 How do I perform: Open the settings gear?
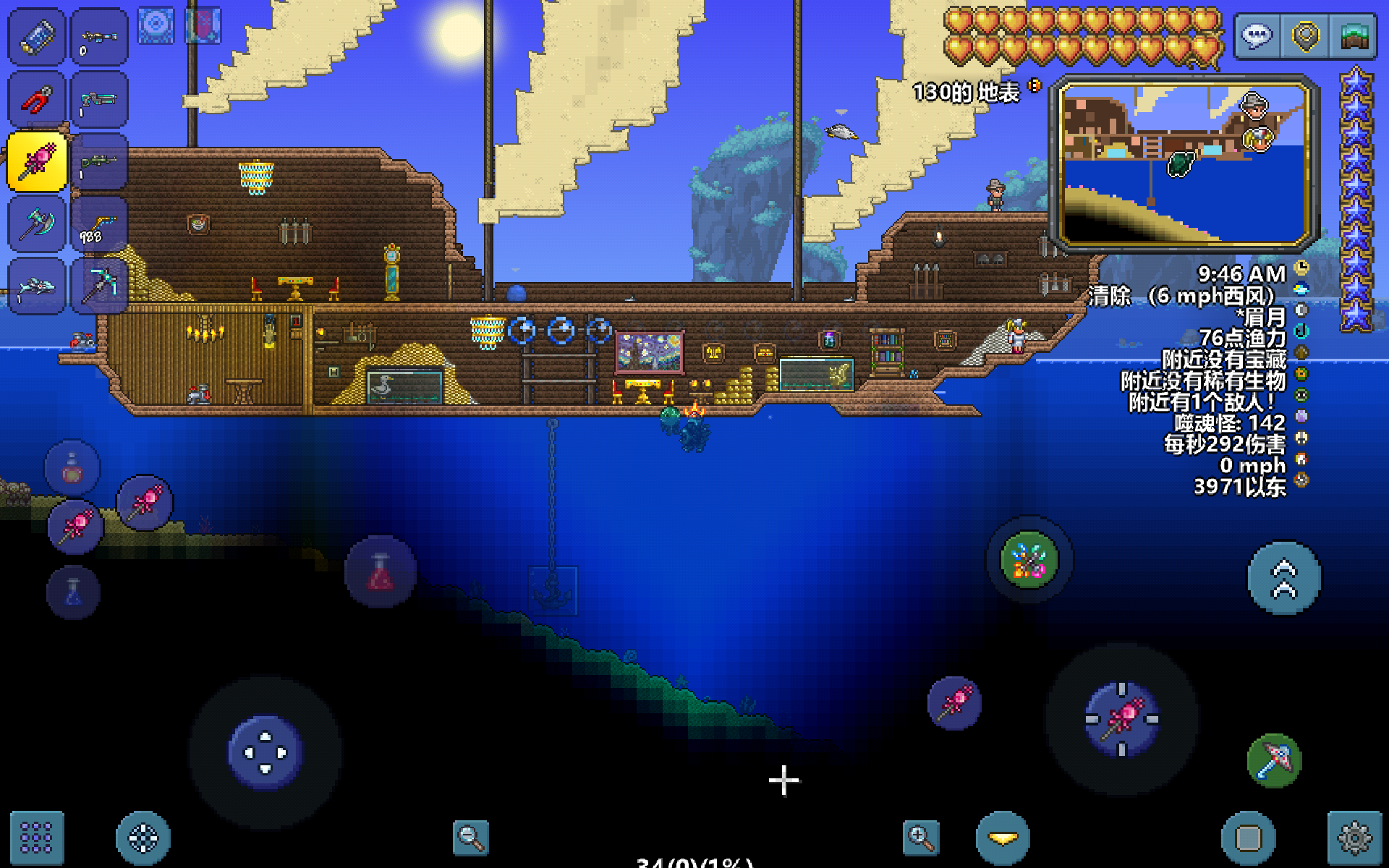(x=1354, y=838)
